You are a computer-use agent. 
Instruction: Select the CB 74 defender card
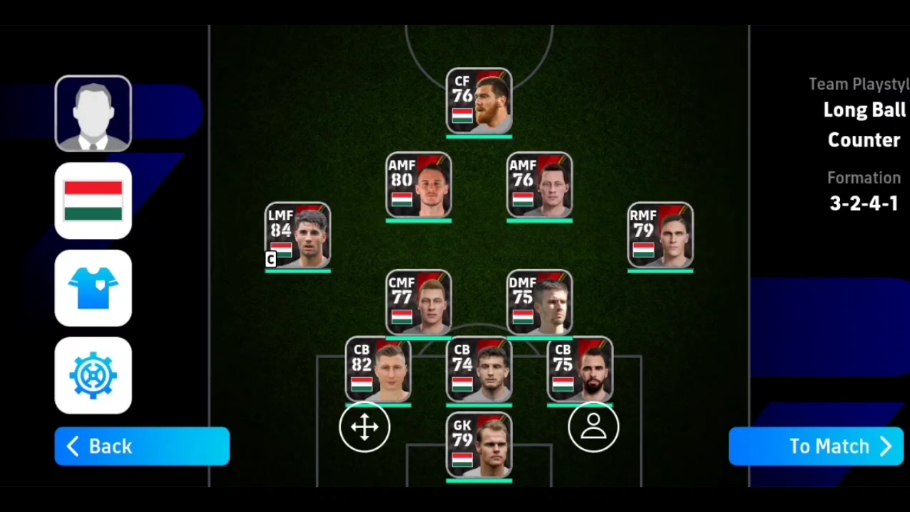point(479,369)
